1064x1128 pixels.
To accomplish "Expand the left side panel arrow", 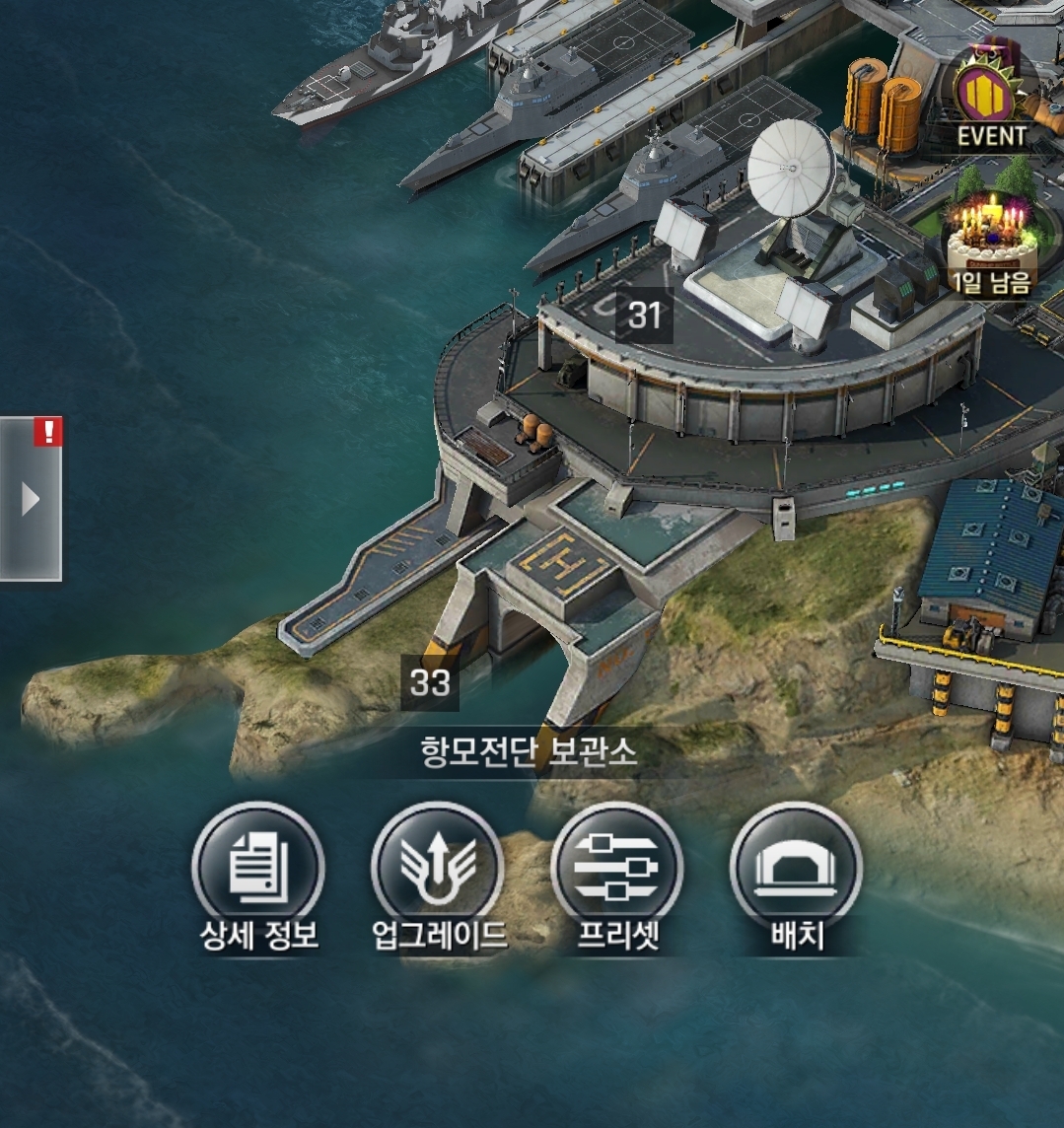I will (31, 500).
